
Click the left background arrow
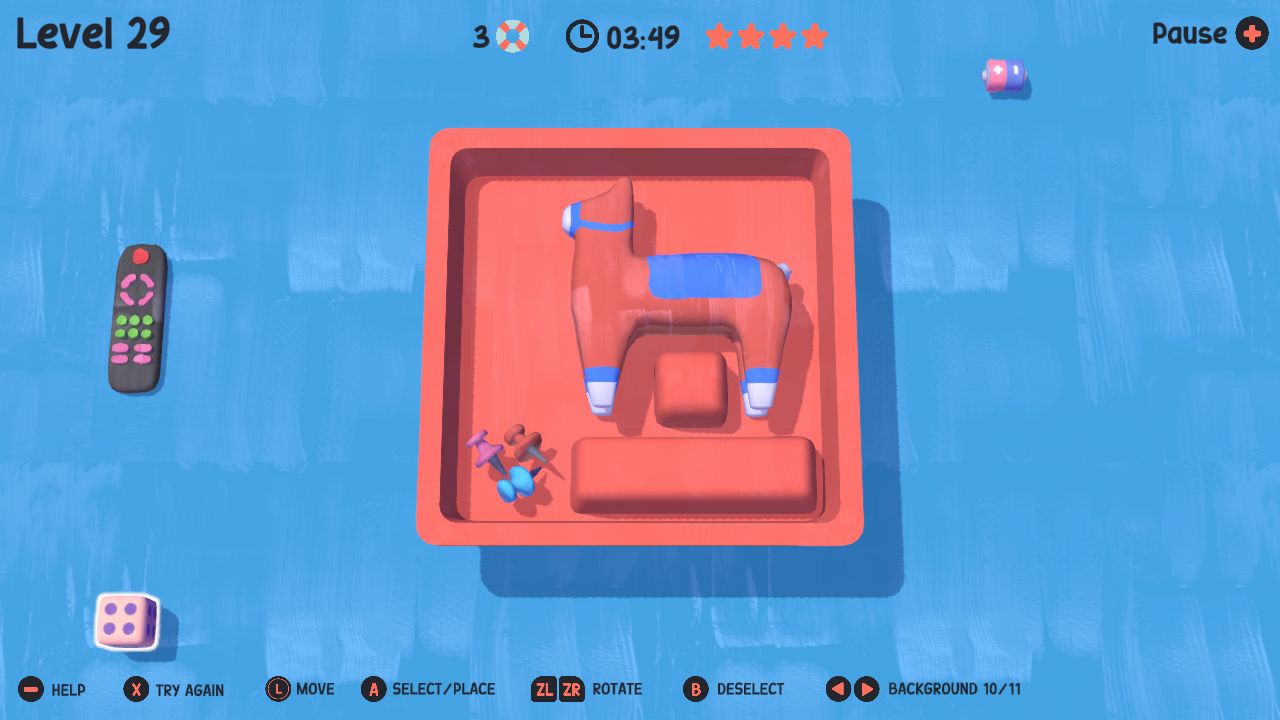(837, 689)
